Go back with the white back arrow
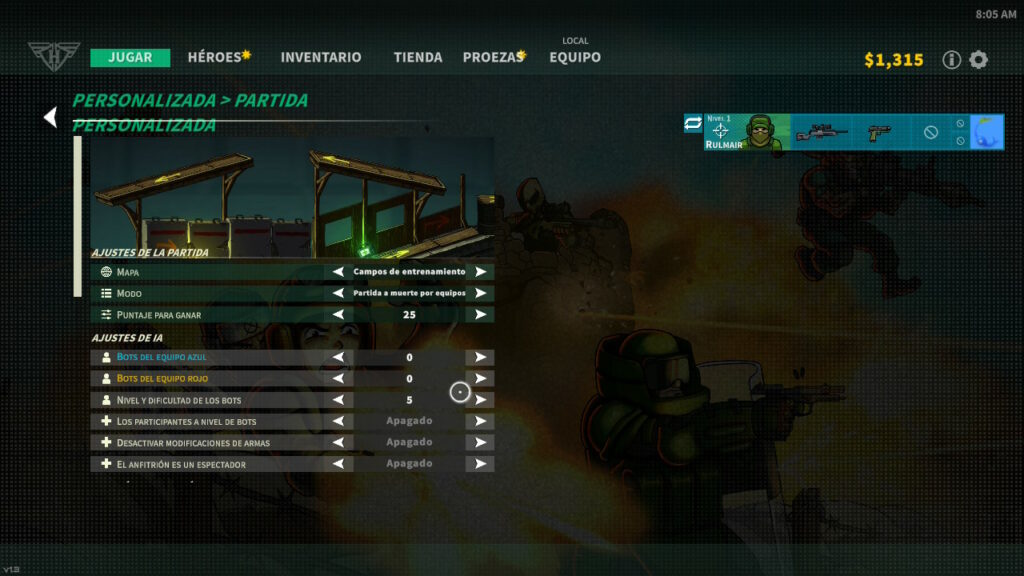The image size is (1024, 576). (50, 117)
